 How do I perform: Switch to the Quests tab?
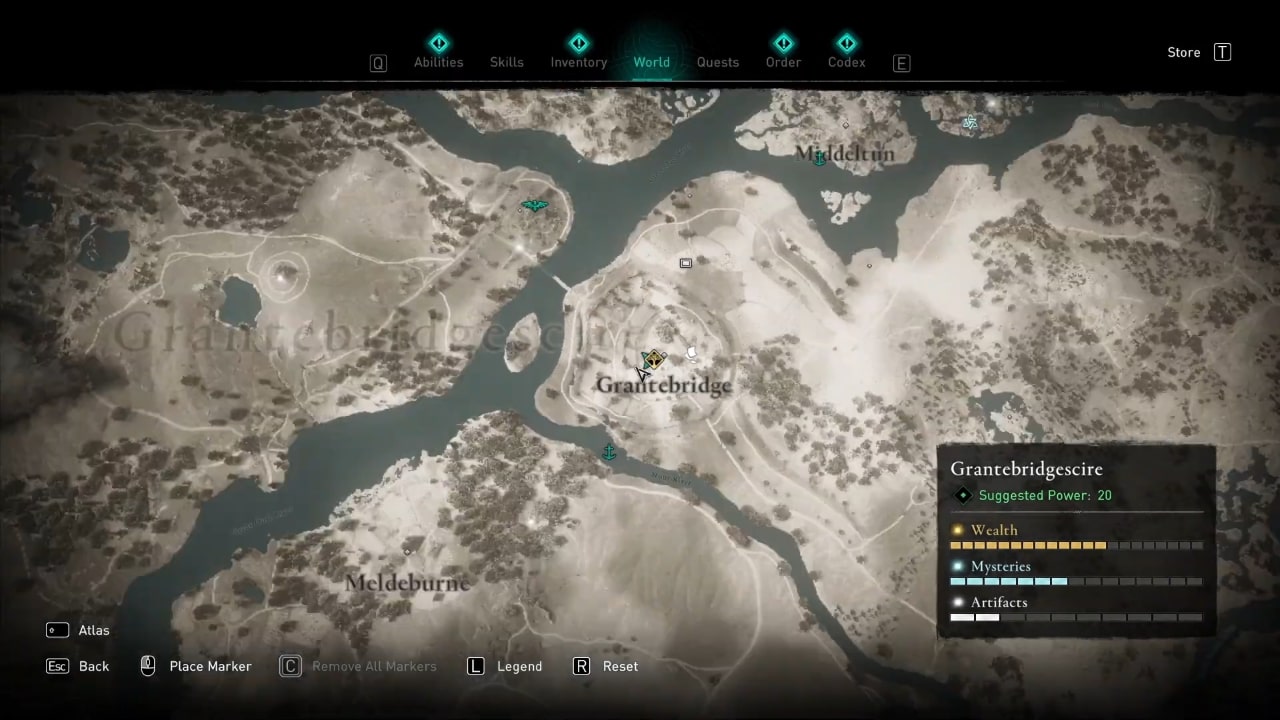(x=718, y=62)
